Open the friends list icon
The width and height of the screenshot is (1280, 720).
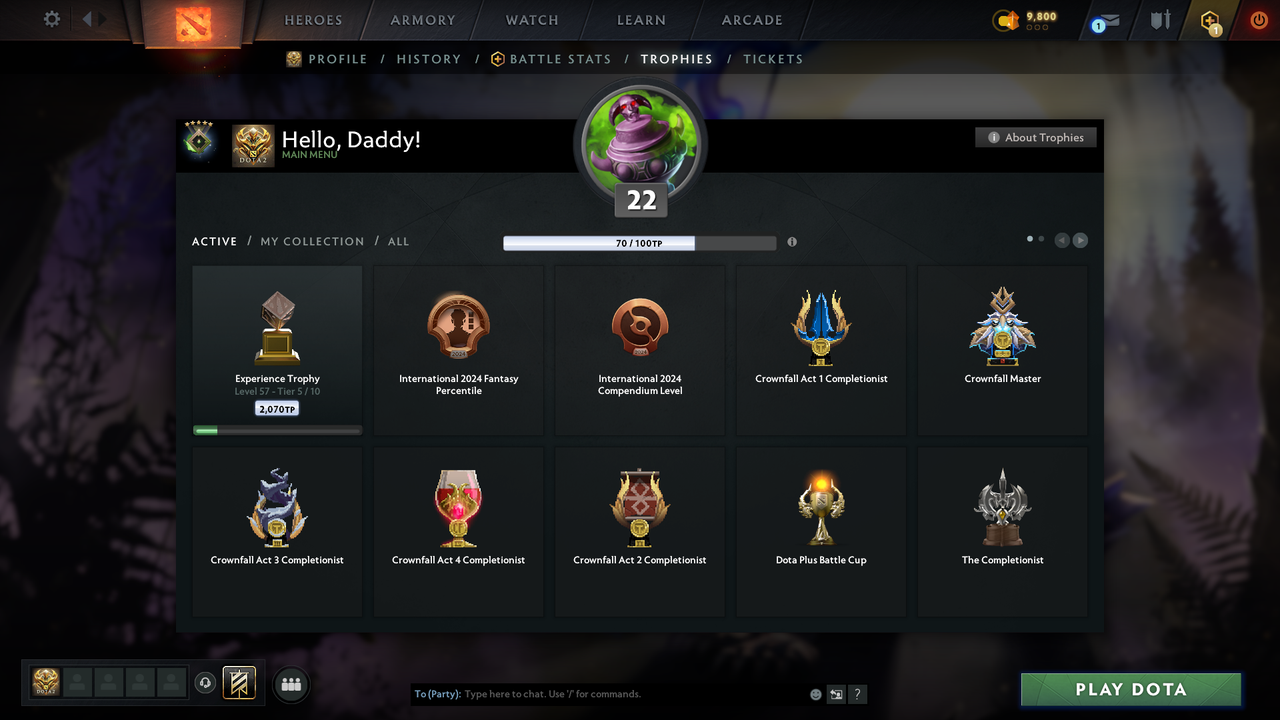coord(291,684)
